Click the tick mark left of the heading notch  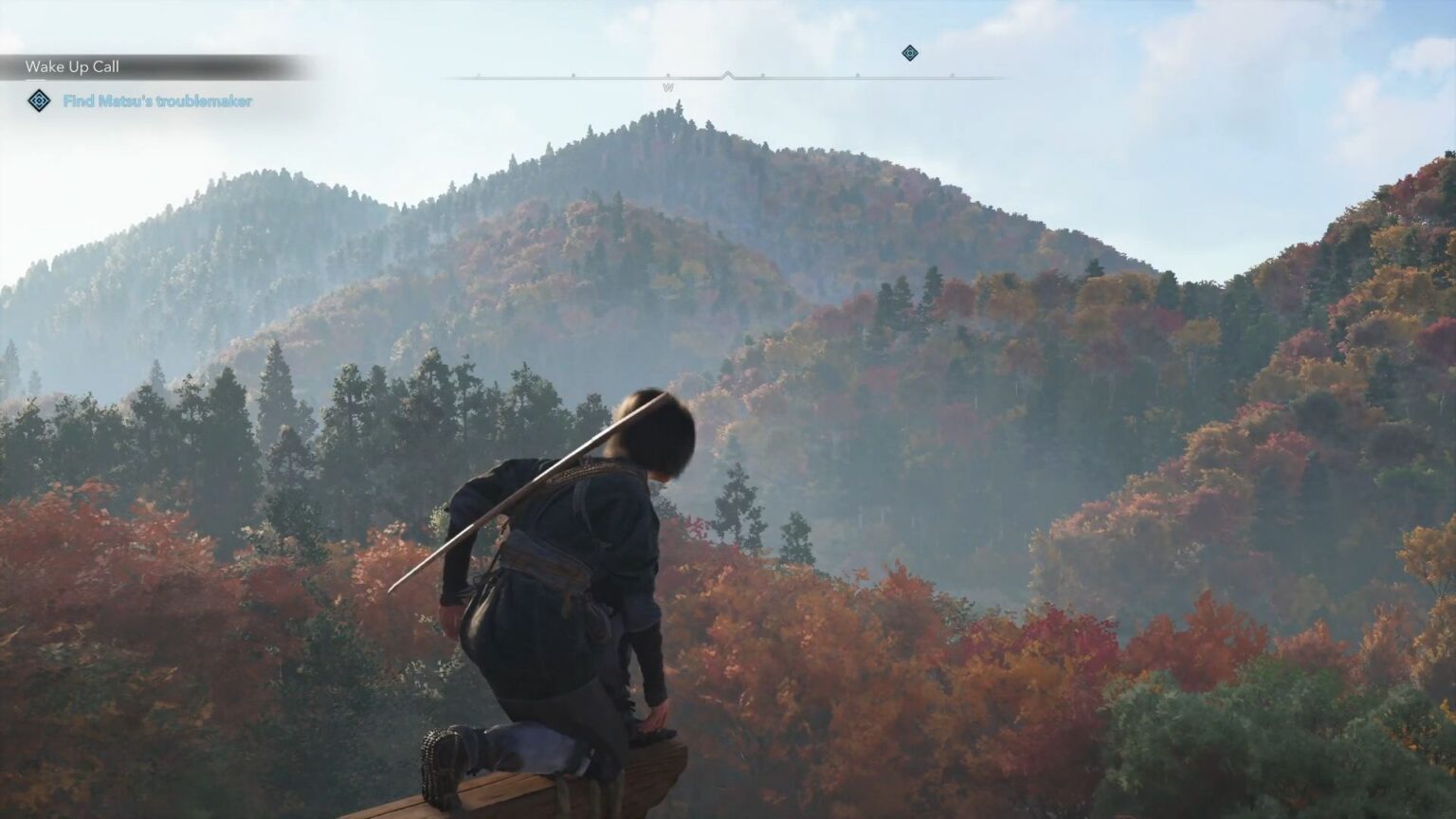coord(668,74)
